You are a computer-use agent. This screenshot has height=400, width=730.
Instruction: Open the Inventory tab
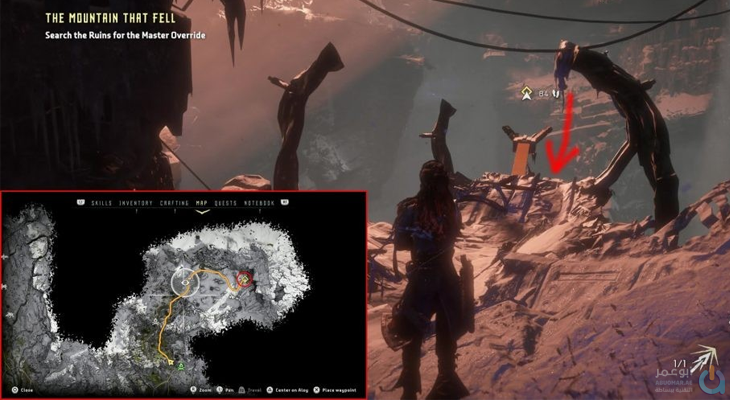coord(136,203)
